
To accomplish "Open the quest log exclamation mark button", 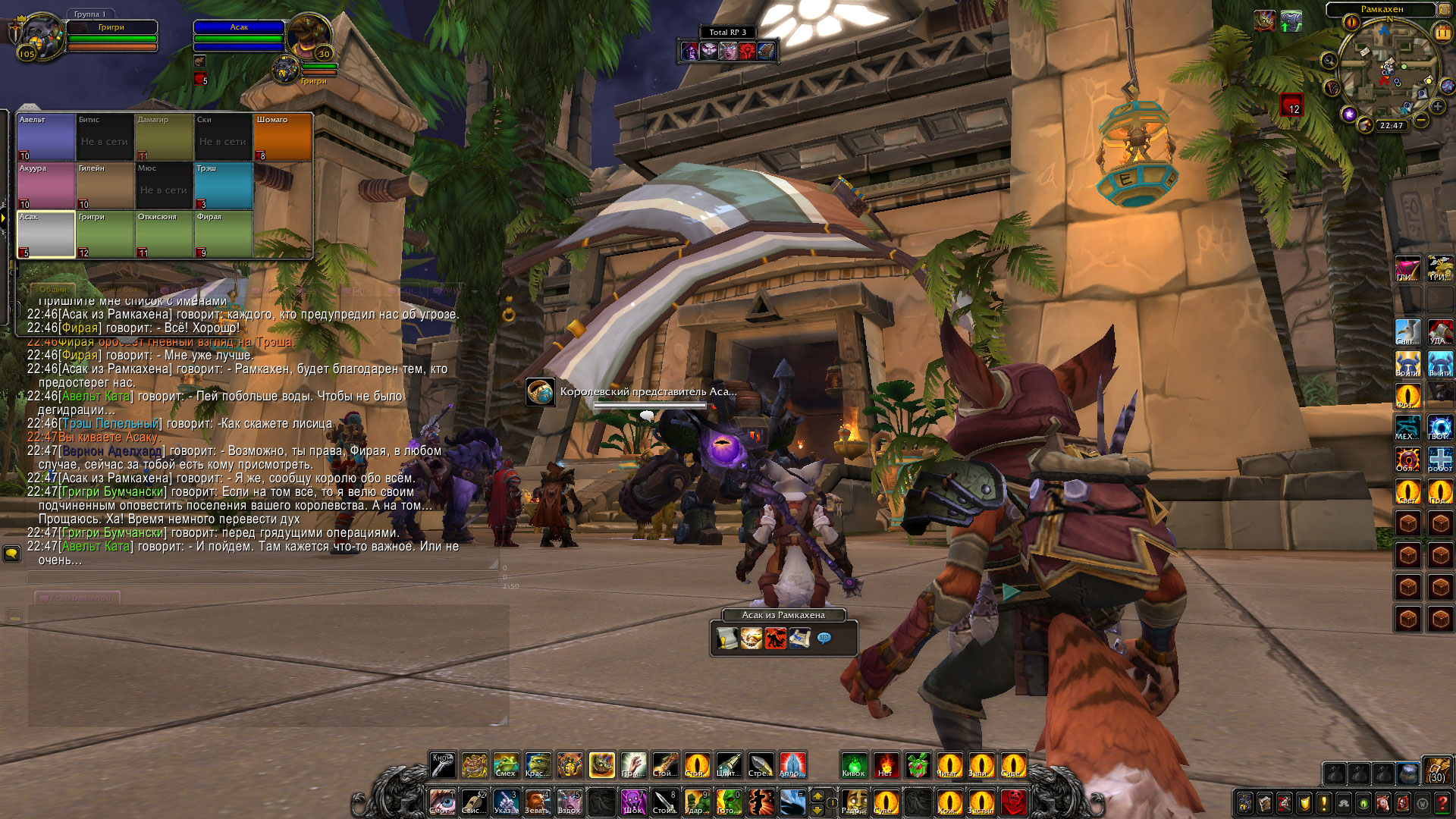I will coord(1323,803).
